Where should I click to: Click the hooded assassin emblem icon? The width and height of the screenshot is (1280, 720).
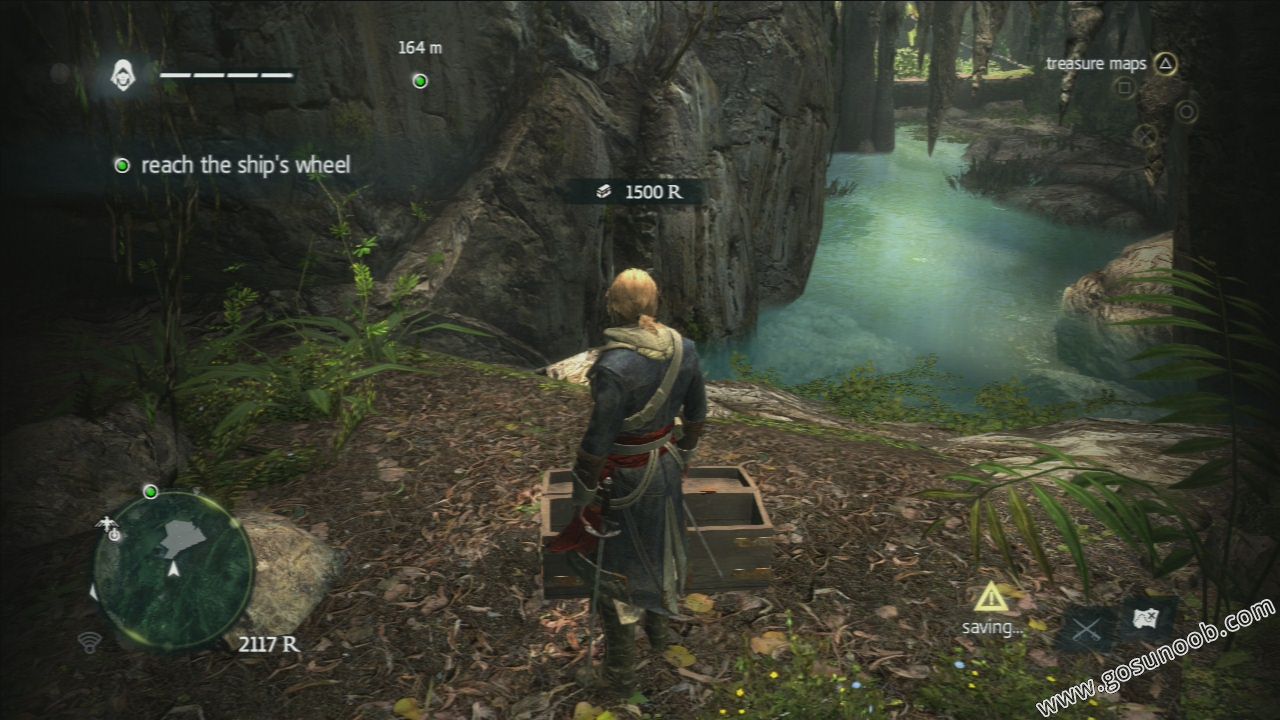coord(123,75)
